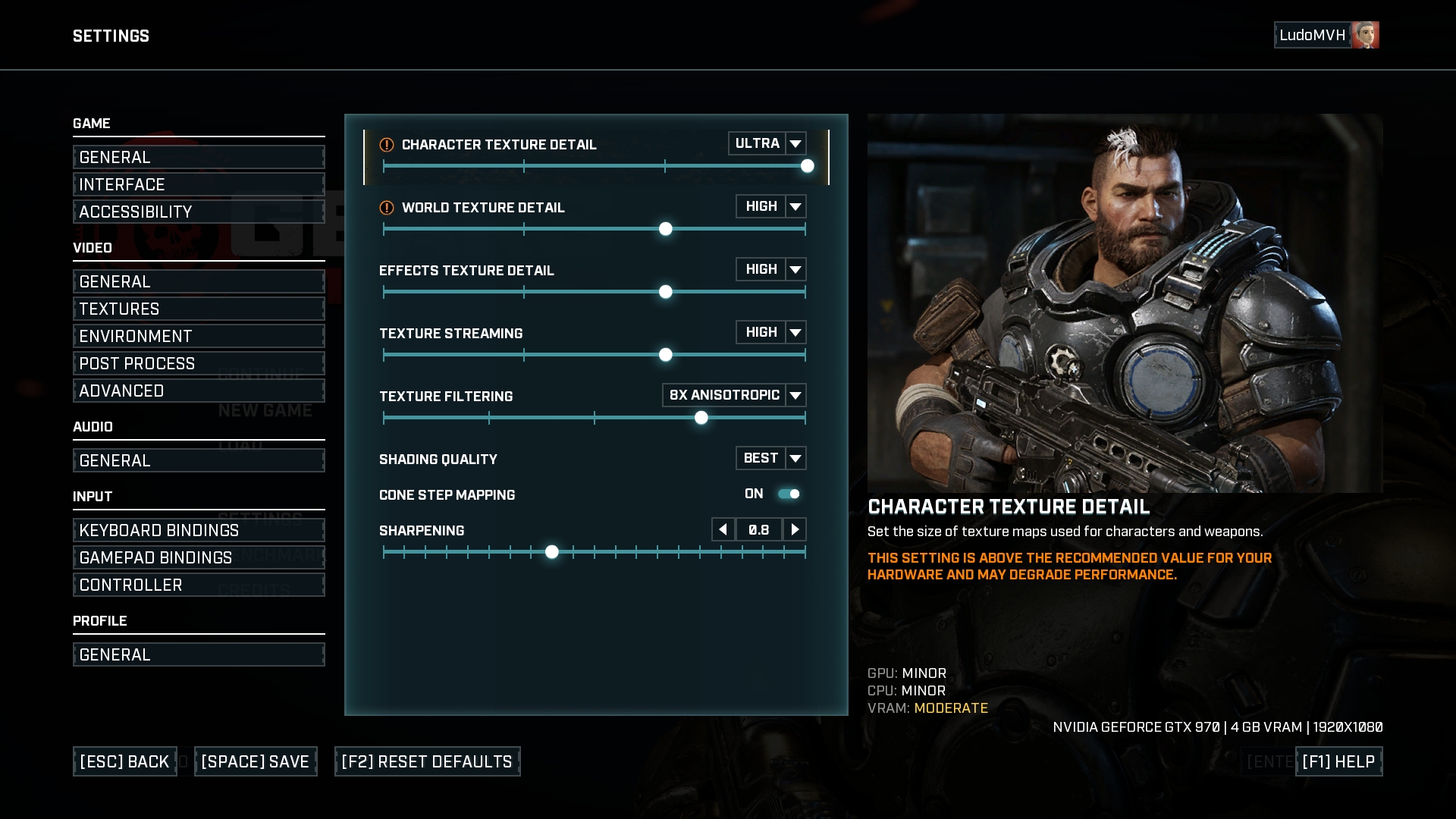Open Keyboard Bindings settings
Viewport: 1456px width, 819px height.
click(x=199, y=530)
